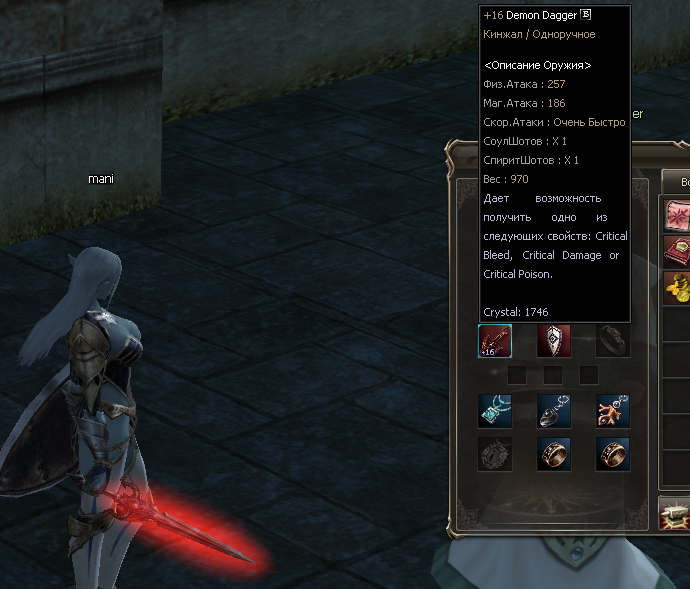Image resolution: width=690 pixels, height=589 pixels.
Task: Select the red book inventory item
Action: pyautogui.click(x=678, y=251)
